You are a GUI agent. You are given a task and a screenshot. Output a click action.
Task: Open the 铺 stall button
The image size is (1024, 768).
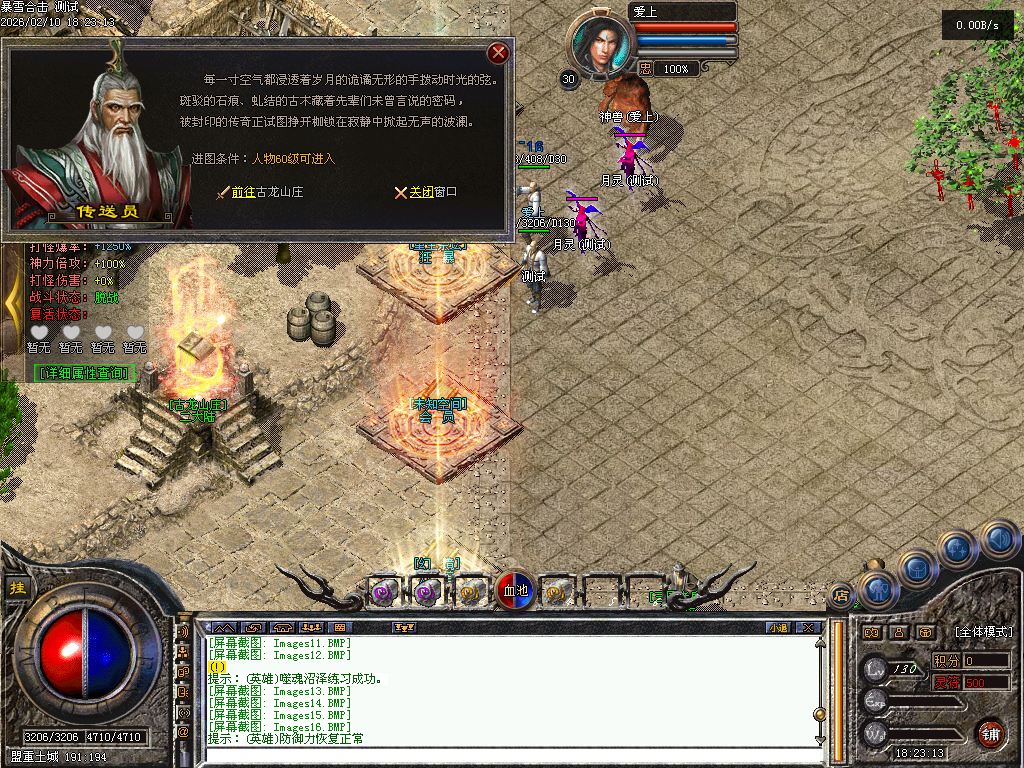989,733
